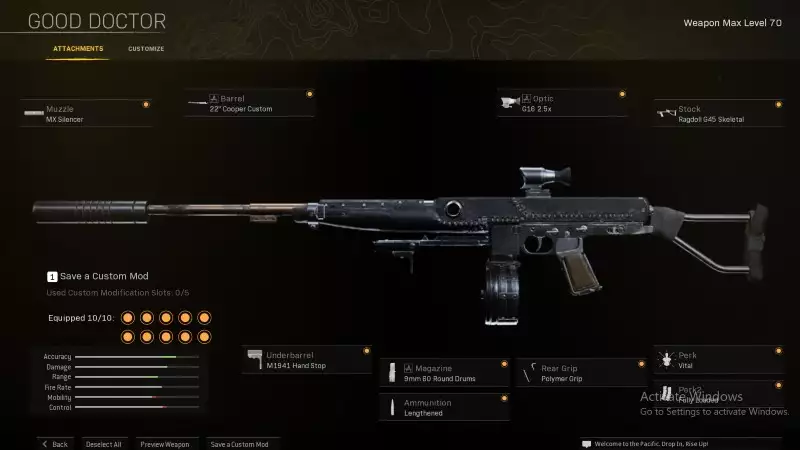Click Save a Custom Mod in bottom bar
Viewport: 800px width, 450px height.
click(239, 443)
